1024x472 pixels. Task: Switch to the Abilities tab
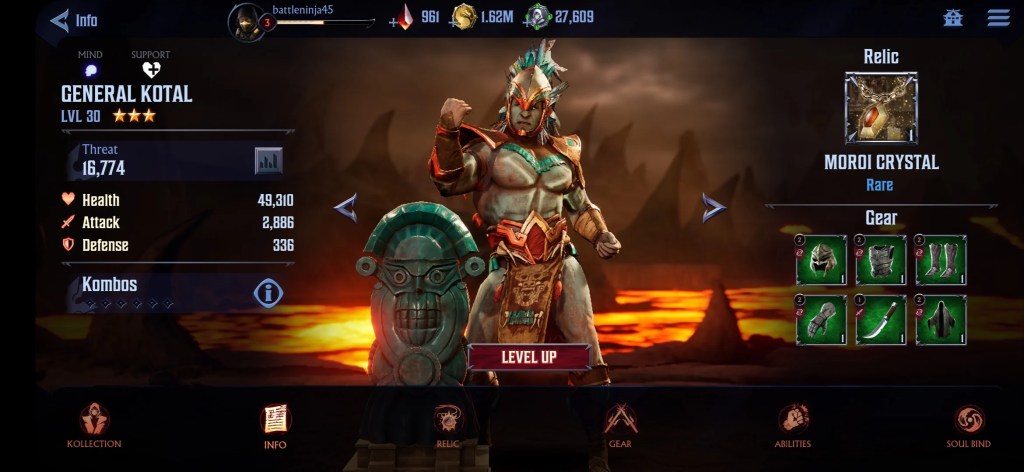(x=792, y=425)
